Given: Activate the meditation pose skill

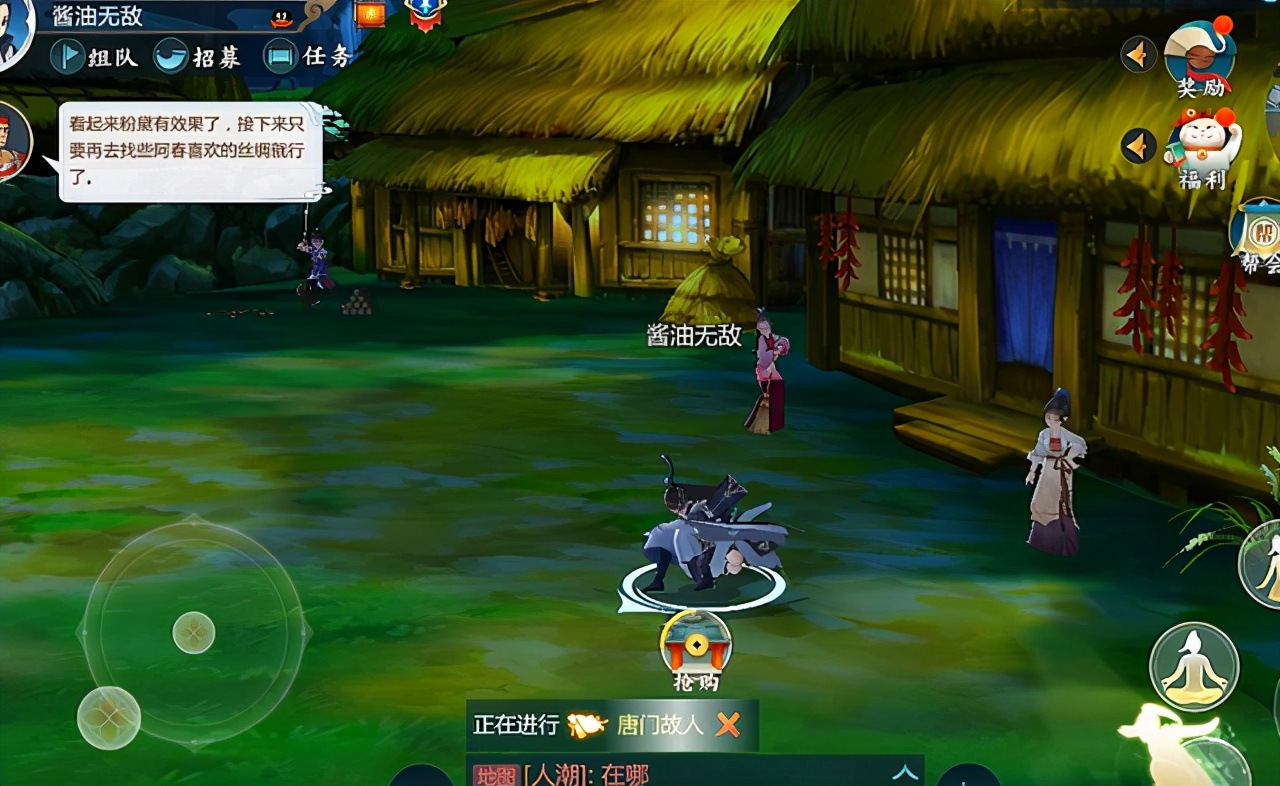Looking at the screenshot, I should click(x=1194, y=666).
